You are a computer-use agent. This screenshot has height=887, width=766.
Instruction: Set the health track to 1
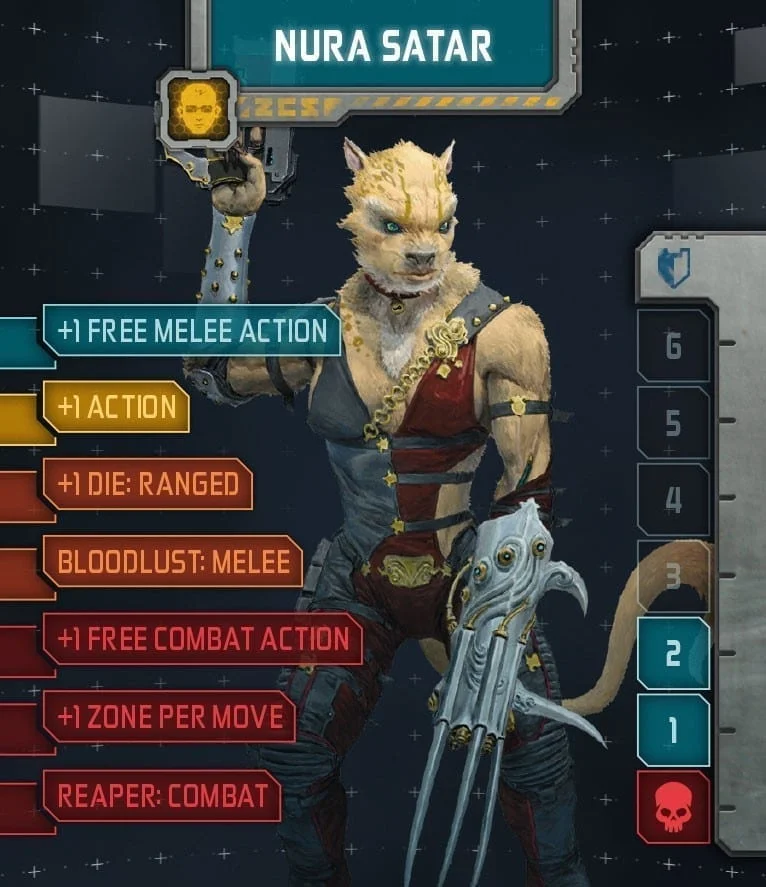[673, 730]
